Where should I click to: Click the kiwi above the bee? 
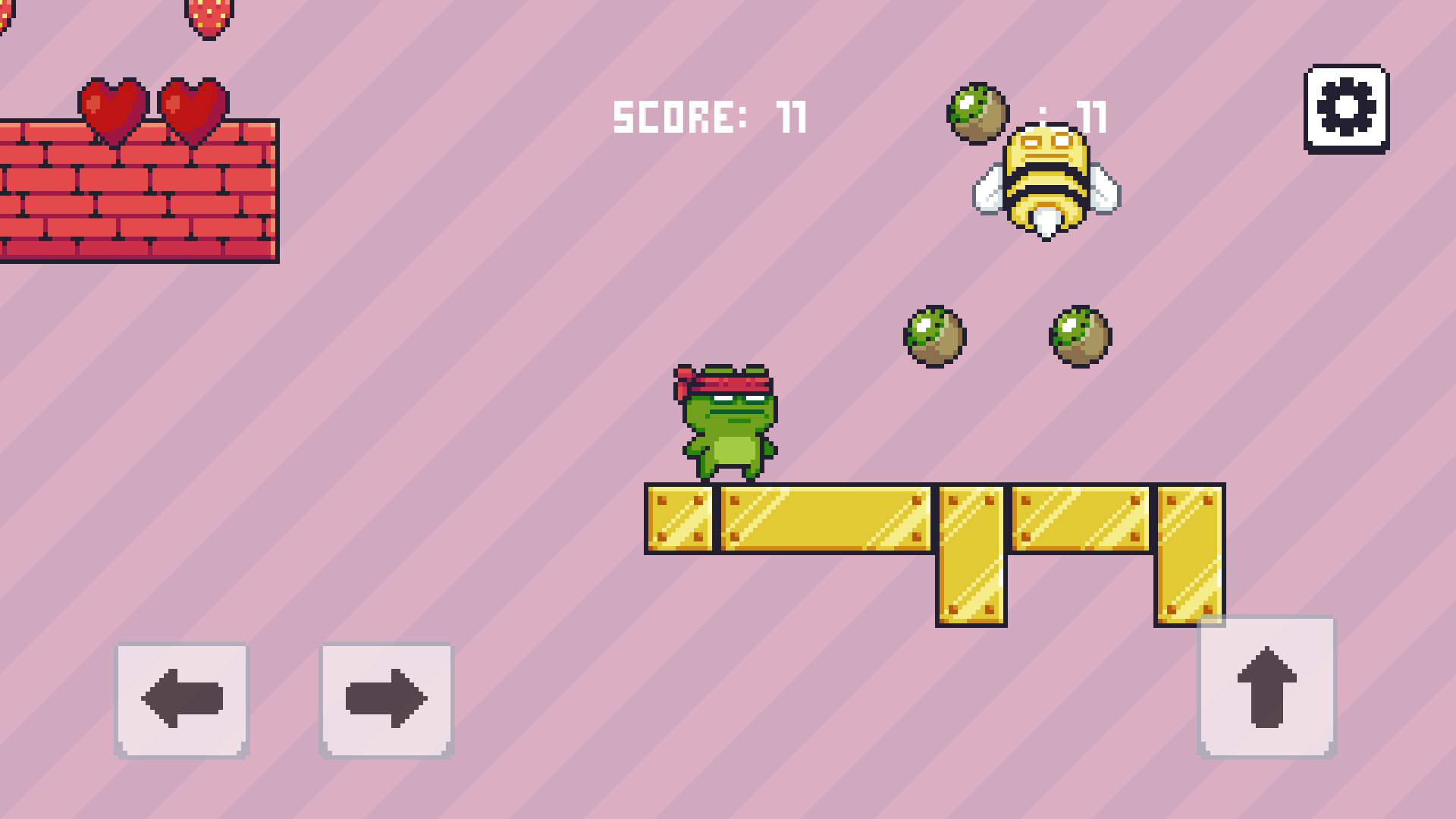pyautogui.click(x=977, y=114)
